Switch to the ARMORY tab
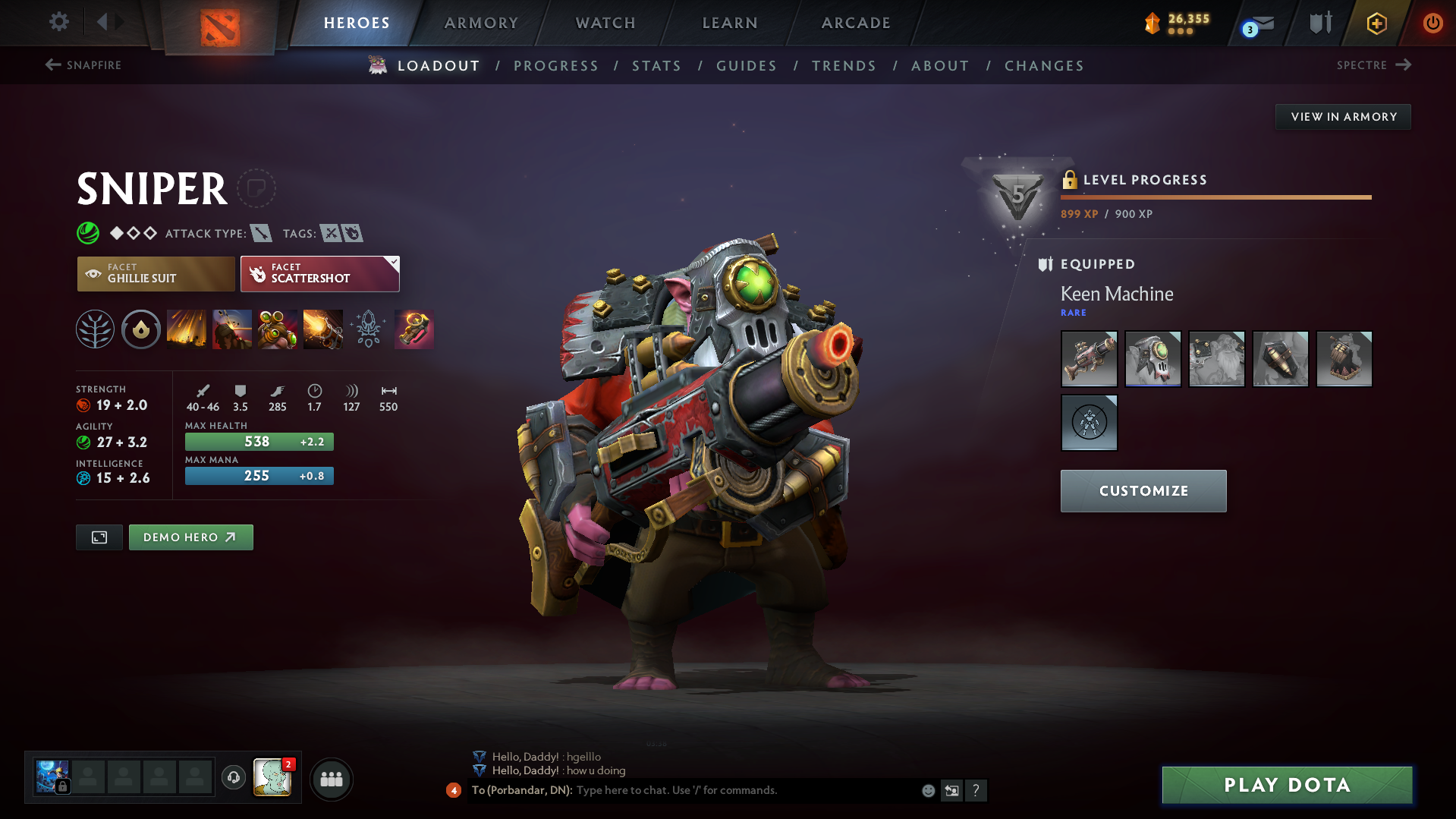 point(481,23)
